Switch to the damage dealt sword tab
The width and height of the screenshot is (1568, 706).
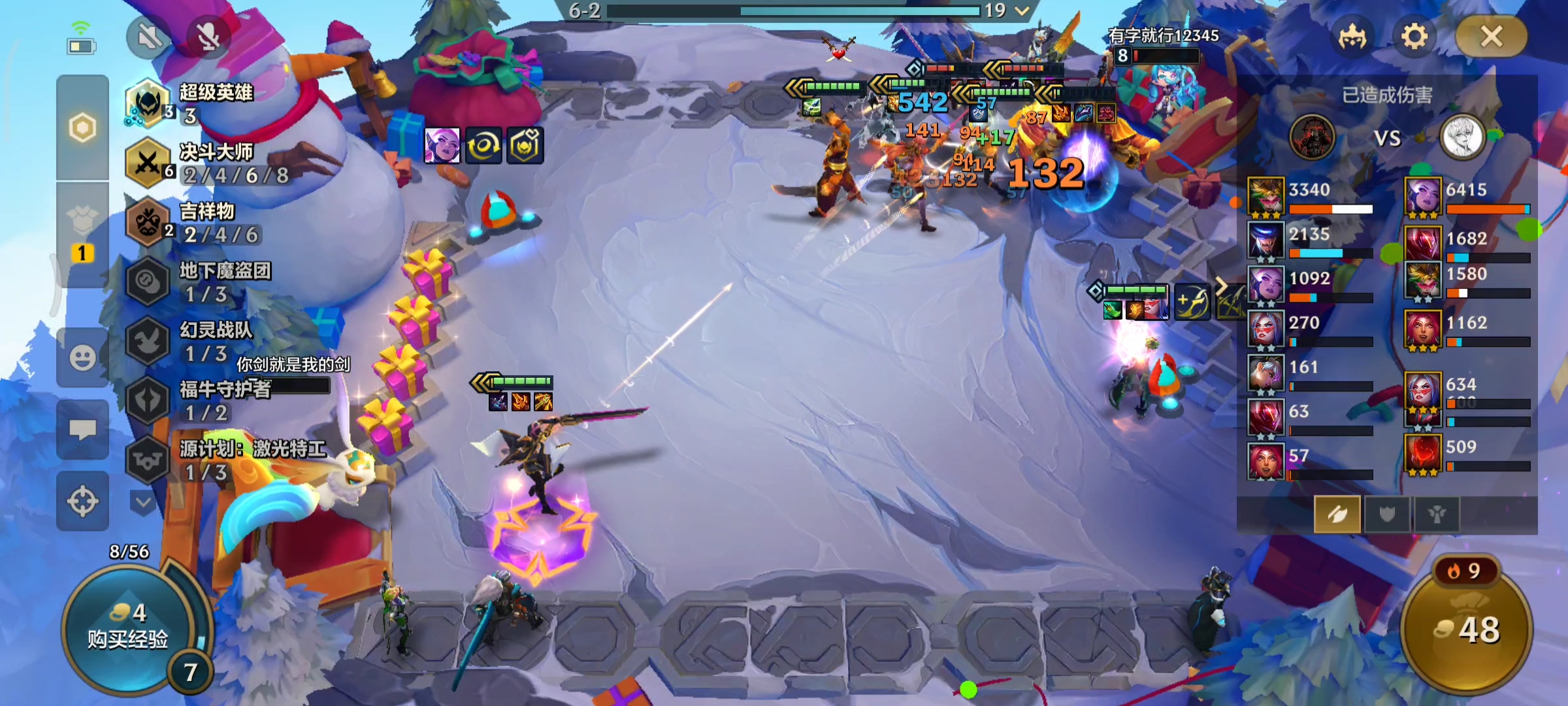[1337, 514]
